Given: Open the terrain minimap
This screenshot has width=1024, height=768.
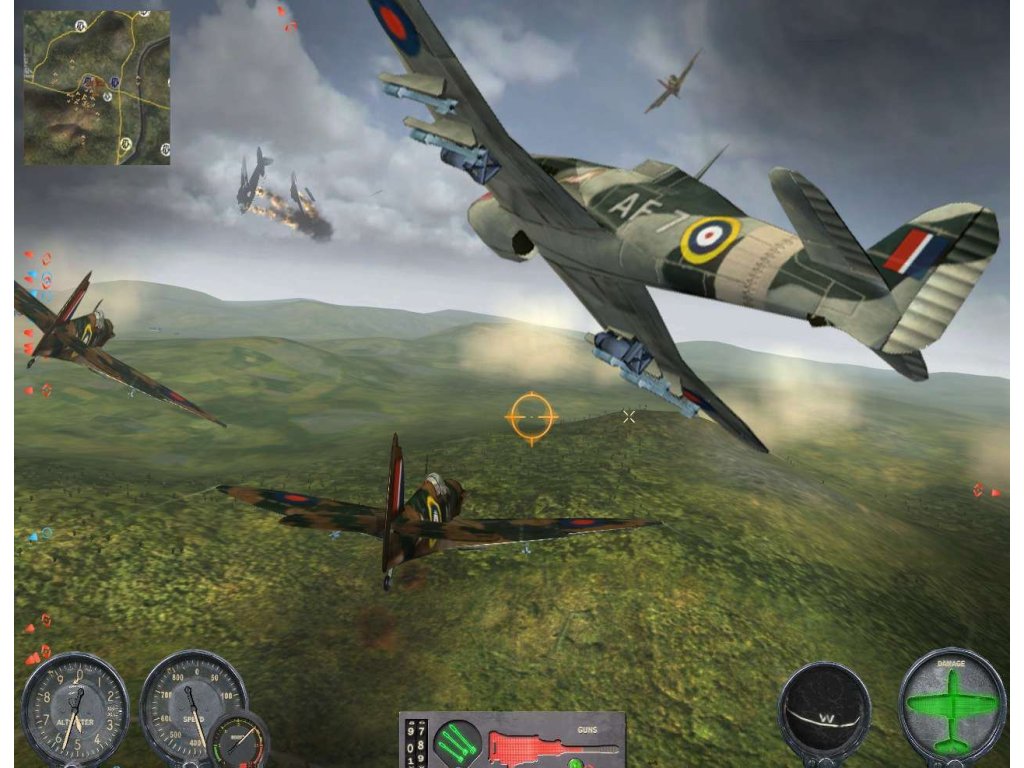Looking at the screenshot, I should point(97,87).
